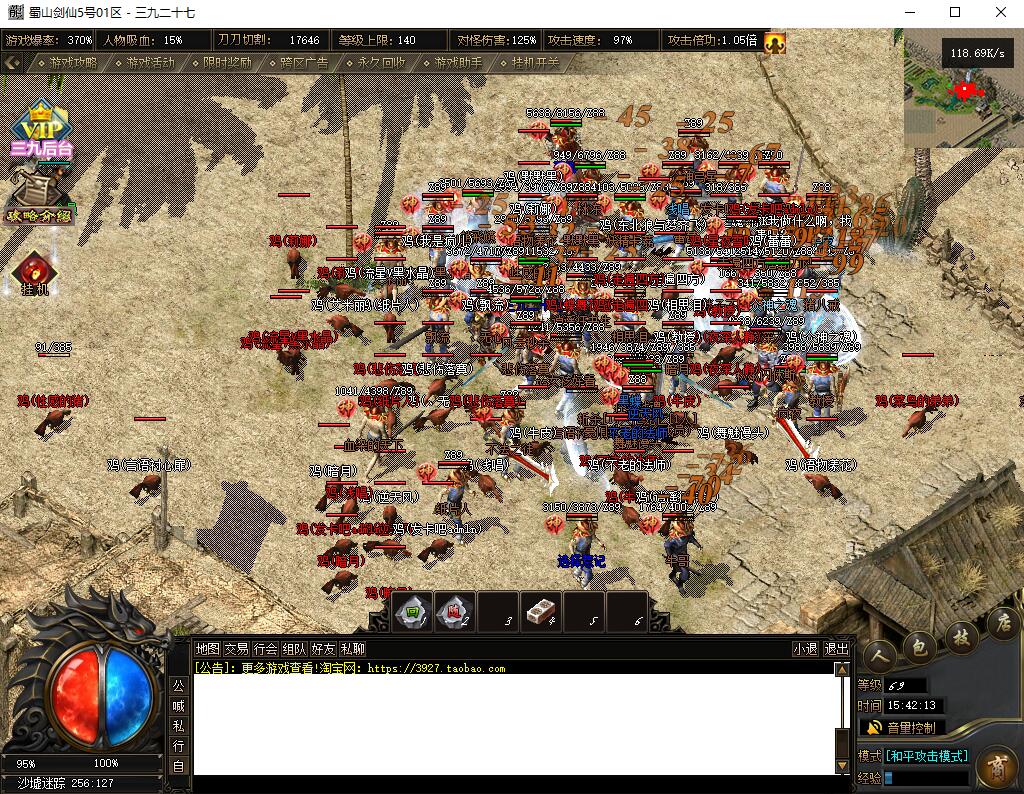Click the VIP 三九后台 icon
Screen dimensions: 1024x794
click(x=41, y=130)
